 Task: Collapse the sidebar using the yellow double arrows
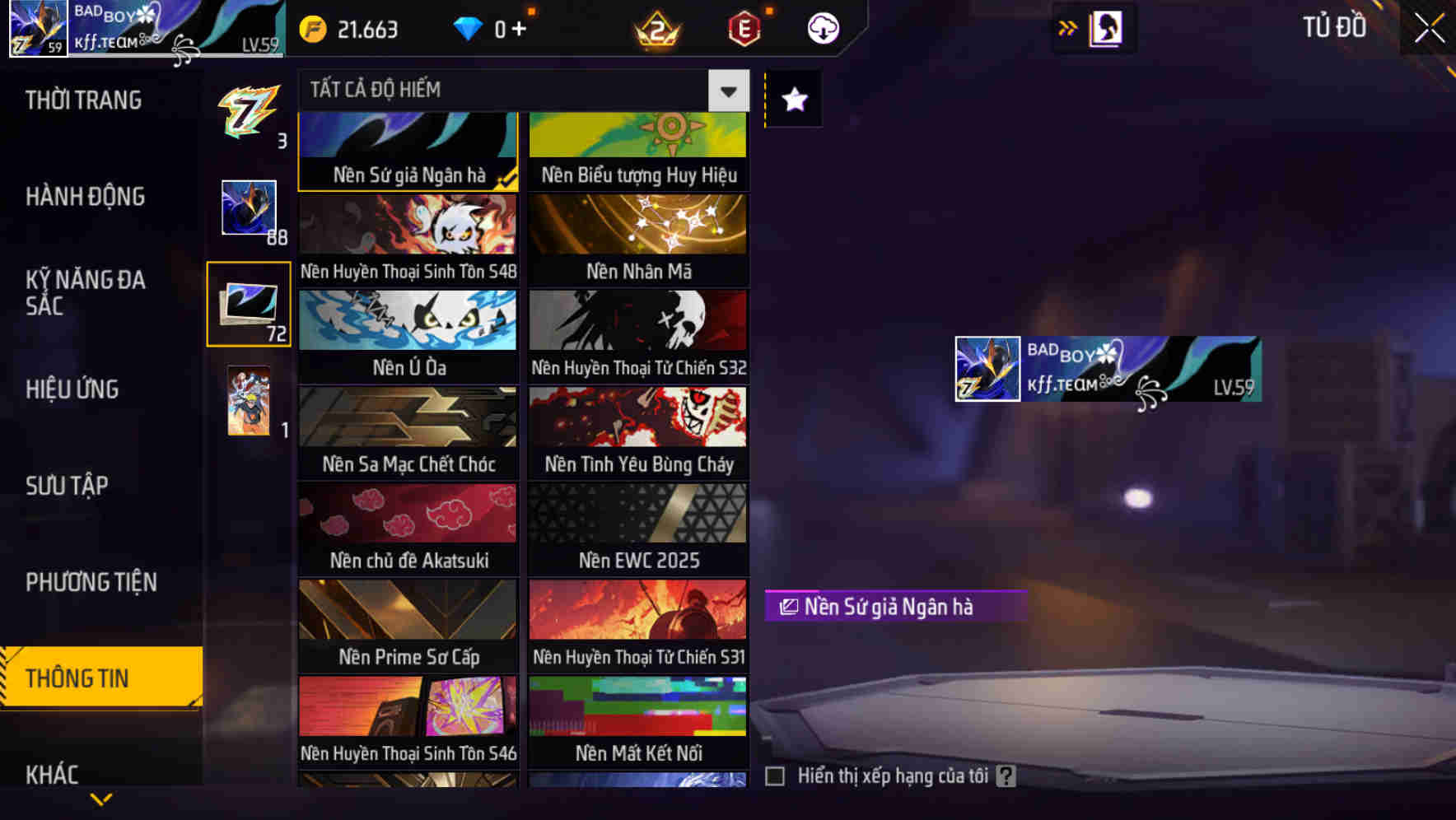[1068, 27]
